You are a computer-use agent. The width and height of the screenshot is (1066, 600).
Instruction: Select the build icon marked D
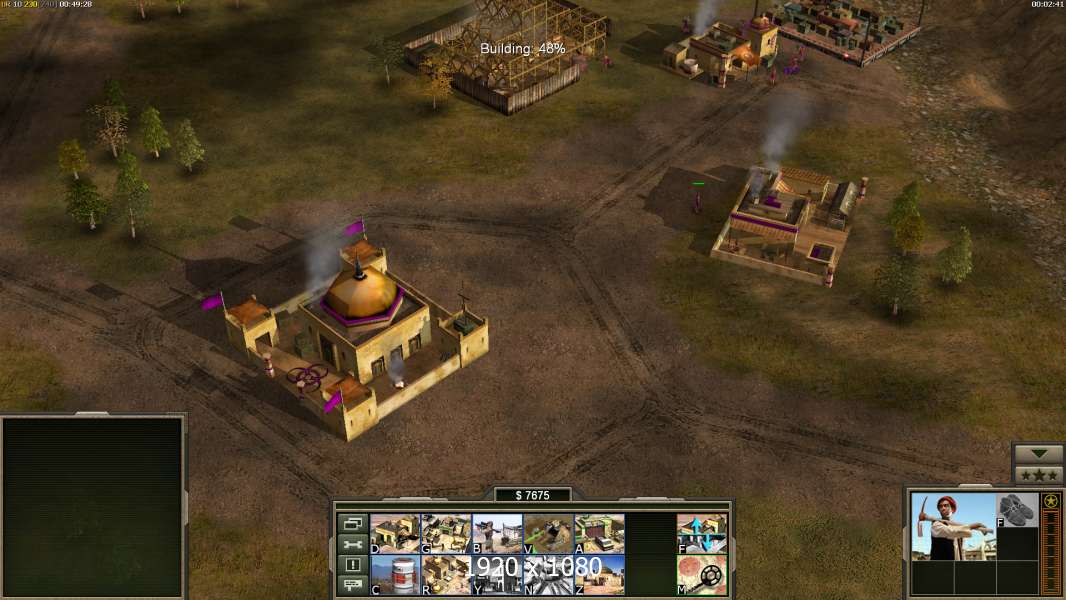[395, 533]
